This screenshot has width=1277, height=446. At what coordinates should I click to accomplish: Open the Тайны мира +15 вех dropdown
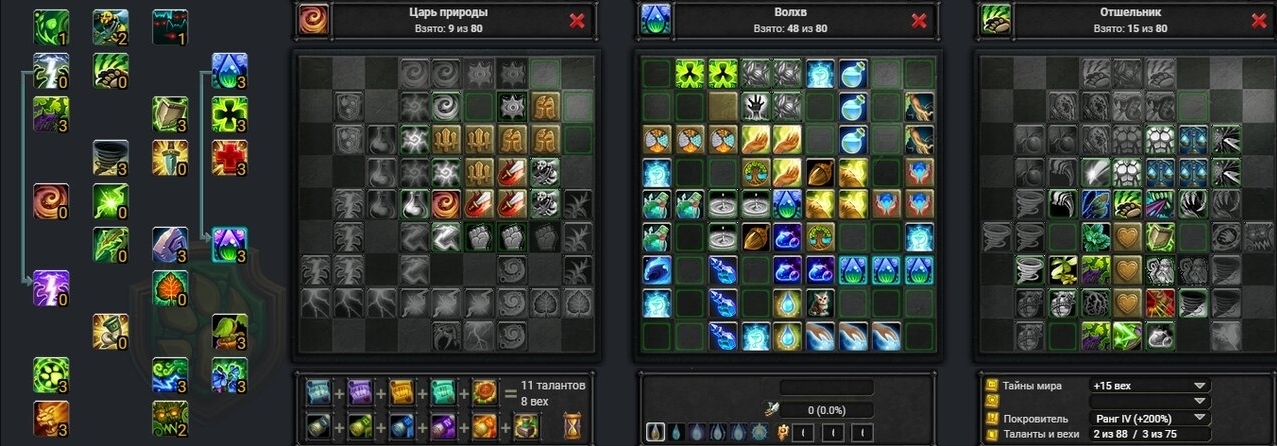[1198, 385]
